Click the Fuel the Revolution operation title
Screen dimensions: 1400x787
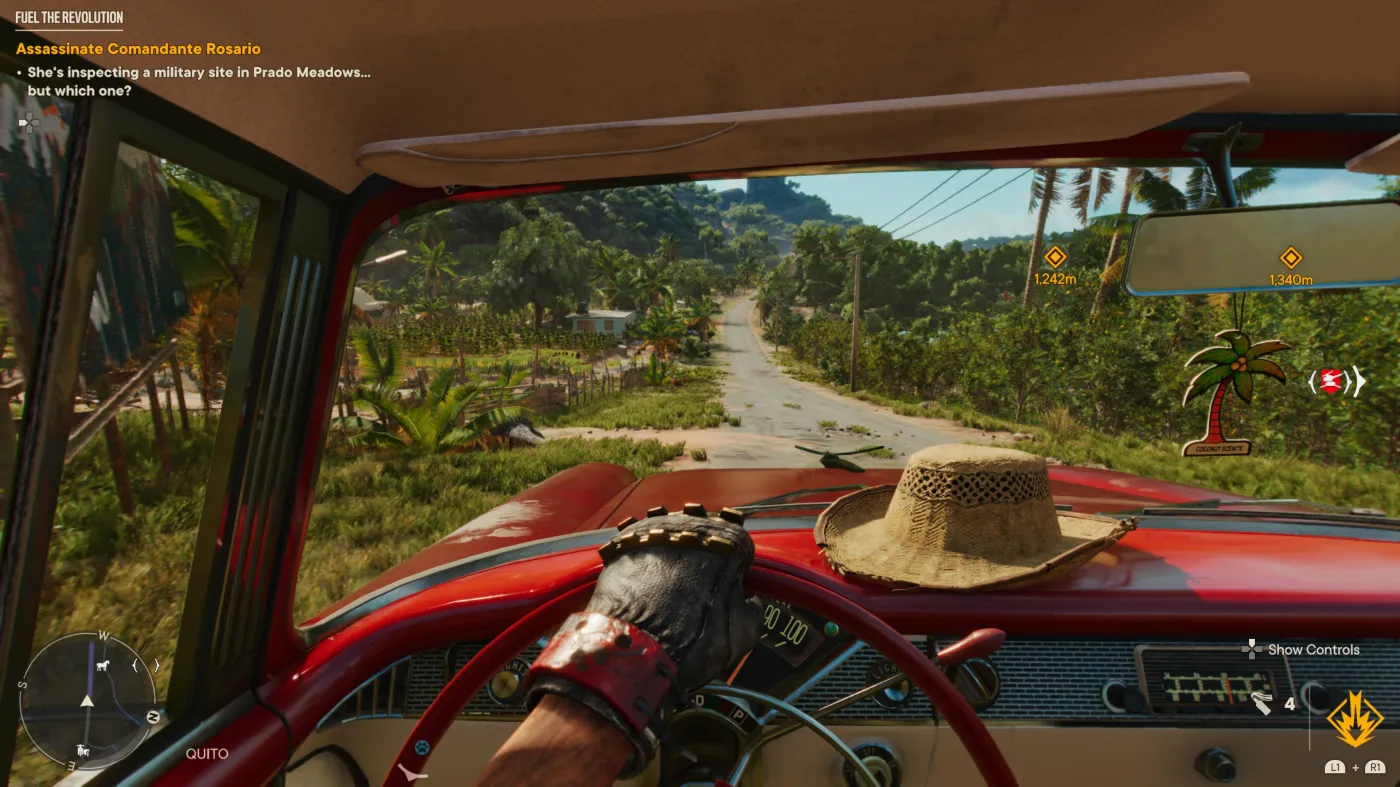[x=69, y=18]
